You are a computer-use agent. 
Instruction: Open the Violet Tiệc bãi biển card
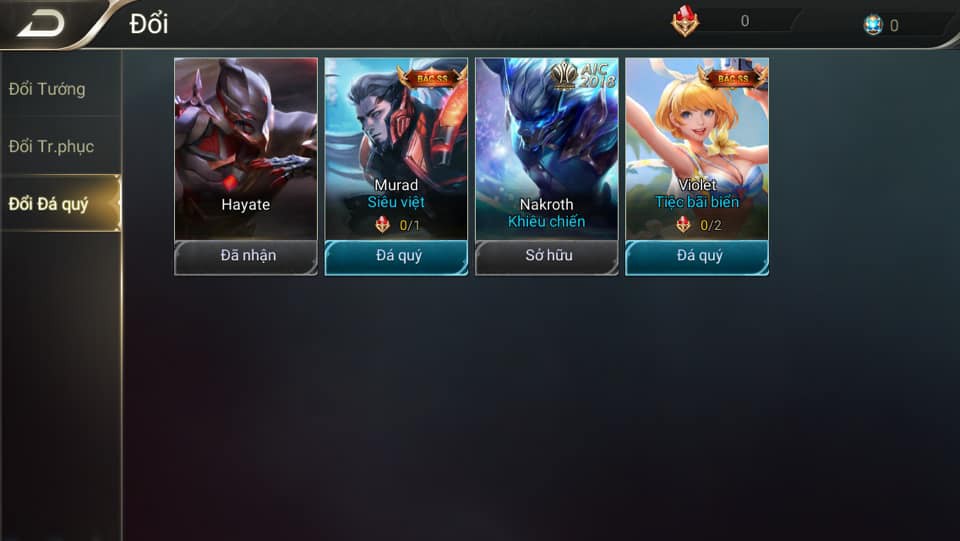point(697,148)
